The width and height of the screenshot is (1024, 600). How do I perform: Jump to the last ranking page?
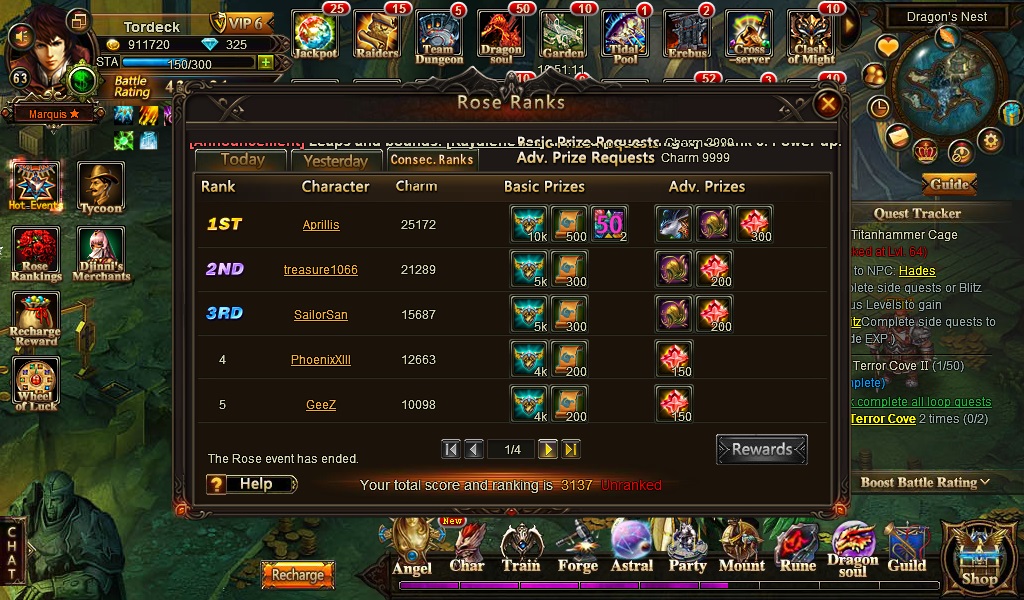click(571, 450)
